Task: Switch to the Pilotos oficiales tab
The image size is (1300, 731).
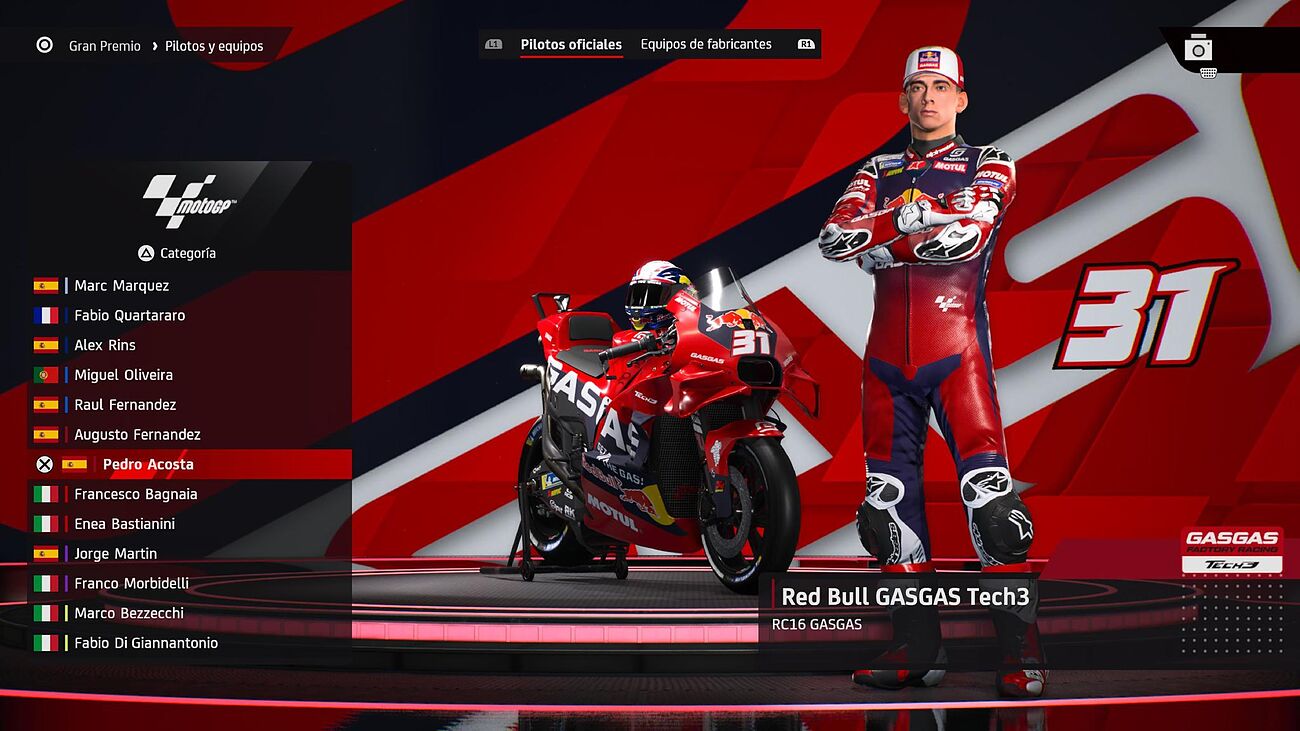Action: (571, 45)
